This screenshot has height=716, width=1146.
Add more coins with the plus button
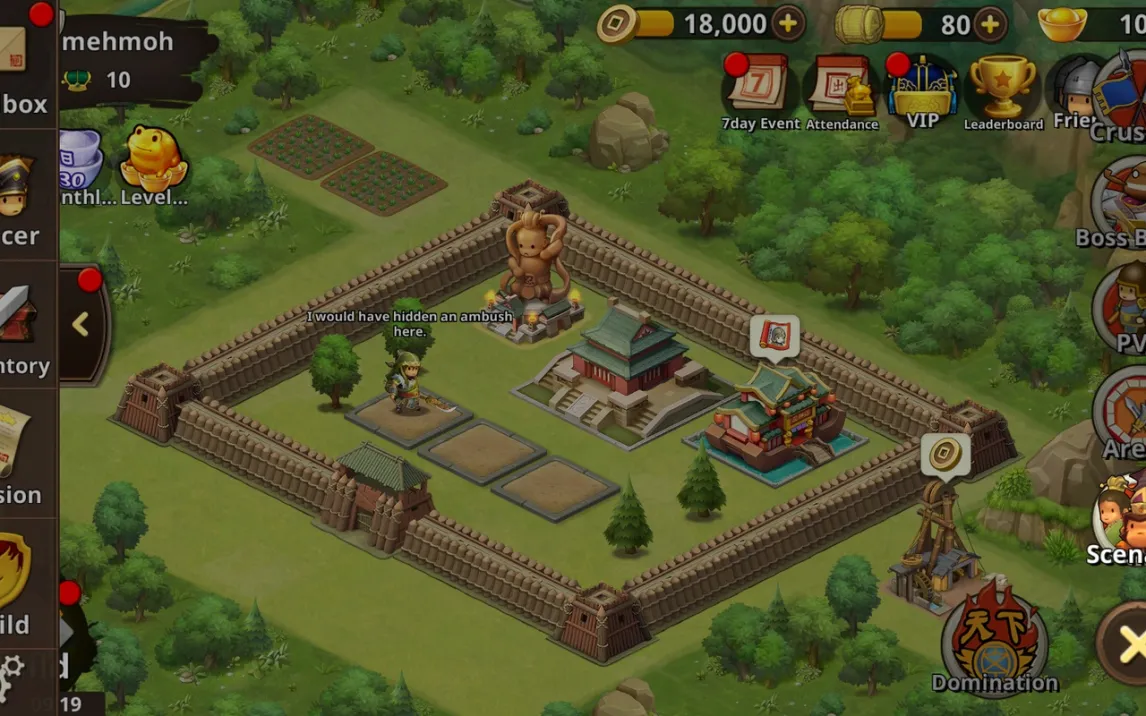click(788, 24)
